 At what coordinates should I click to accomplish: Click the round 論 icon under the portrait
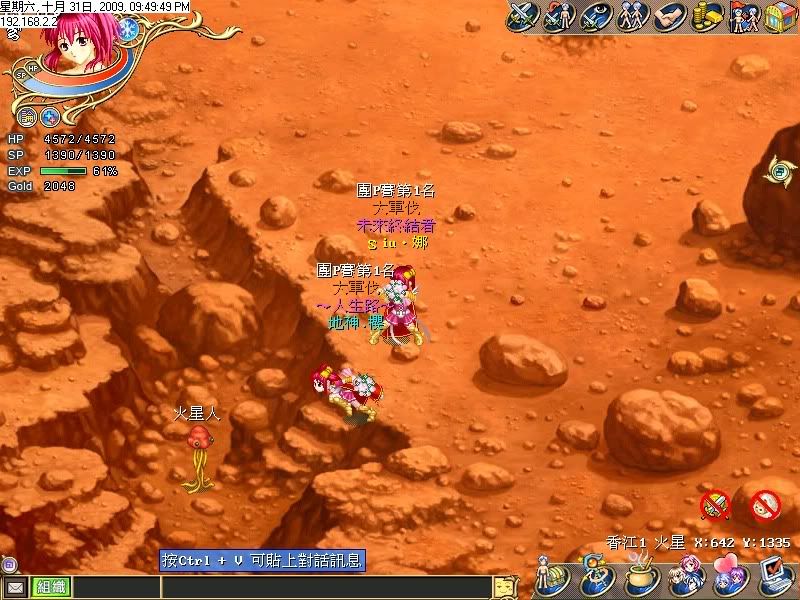pyautogui.click(x=27, y=116)
